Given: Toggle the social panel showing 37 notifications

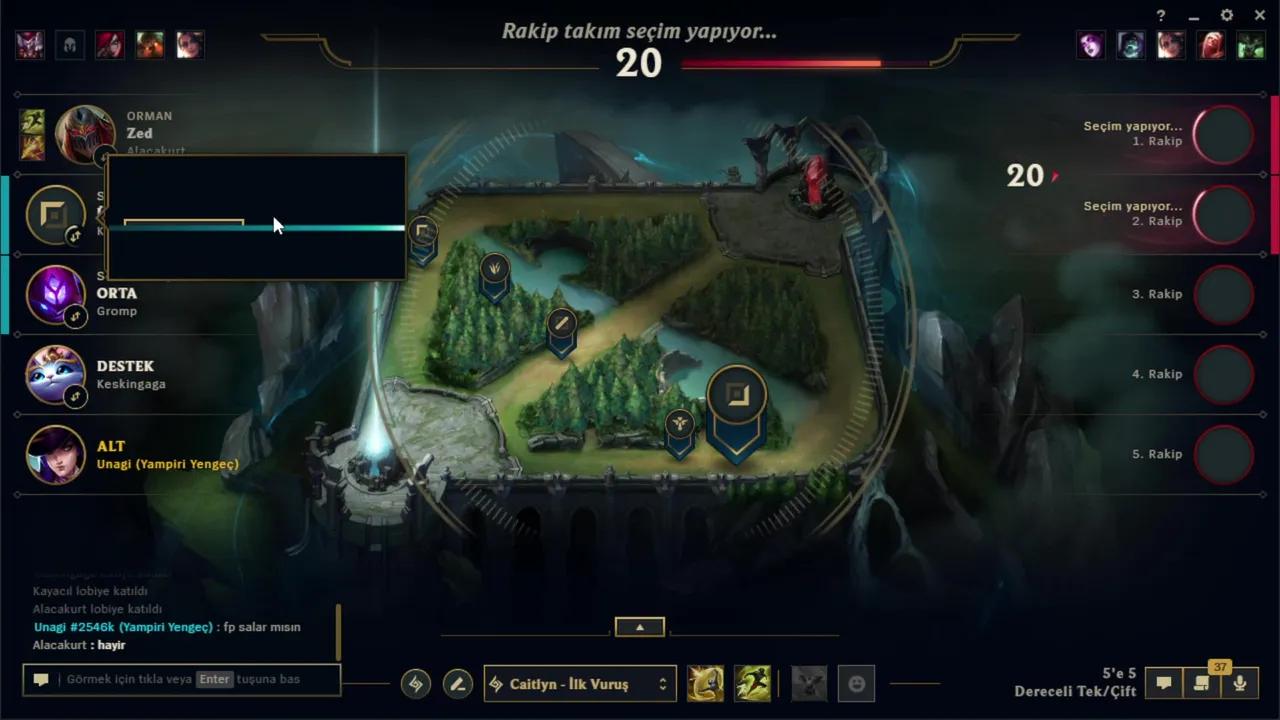Looking at the screenshot, I should point(1201,682).
